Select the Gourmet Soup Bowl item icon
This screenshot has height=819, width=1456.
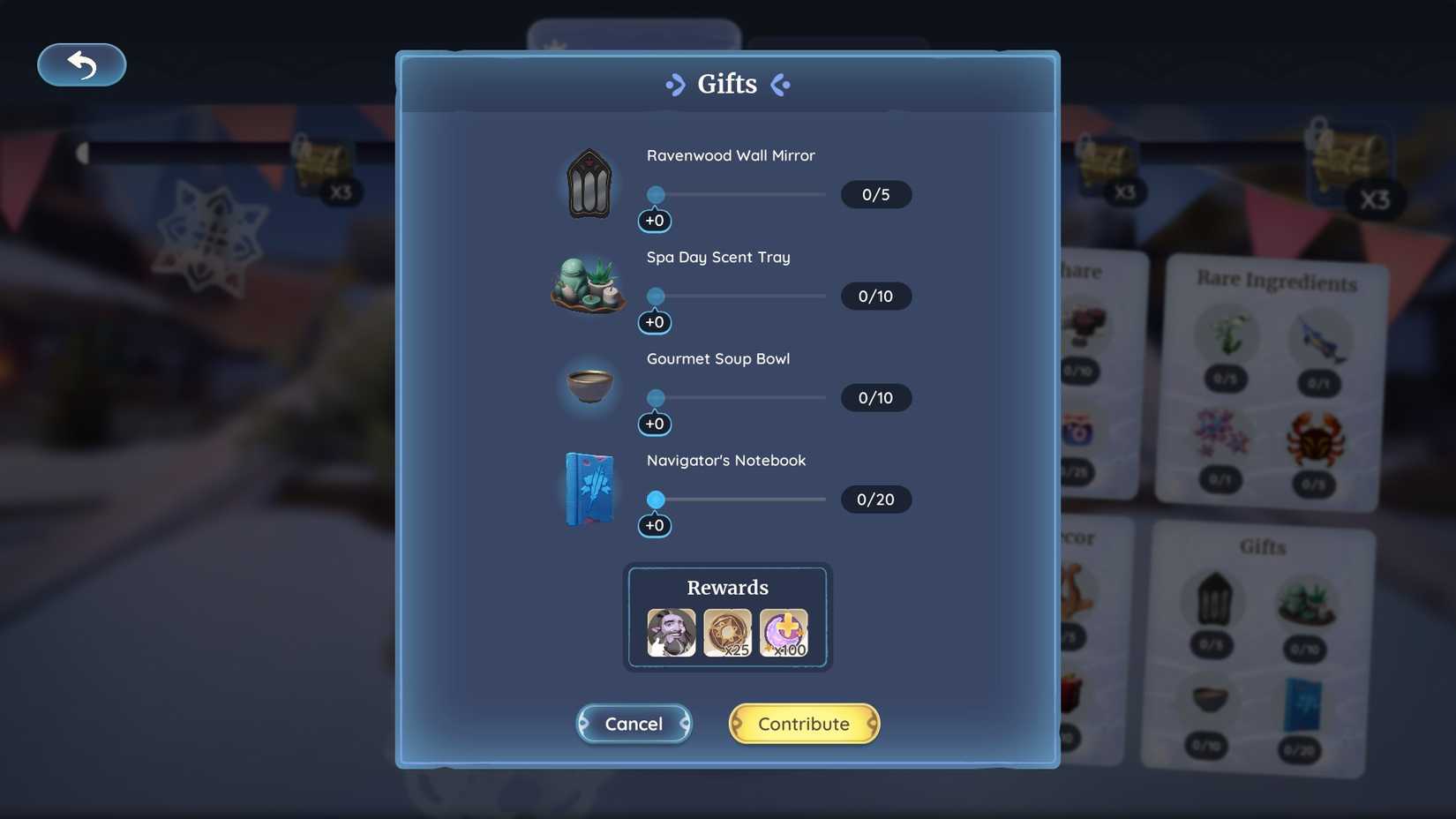tap(589, 386)
